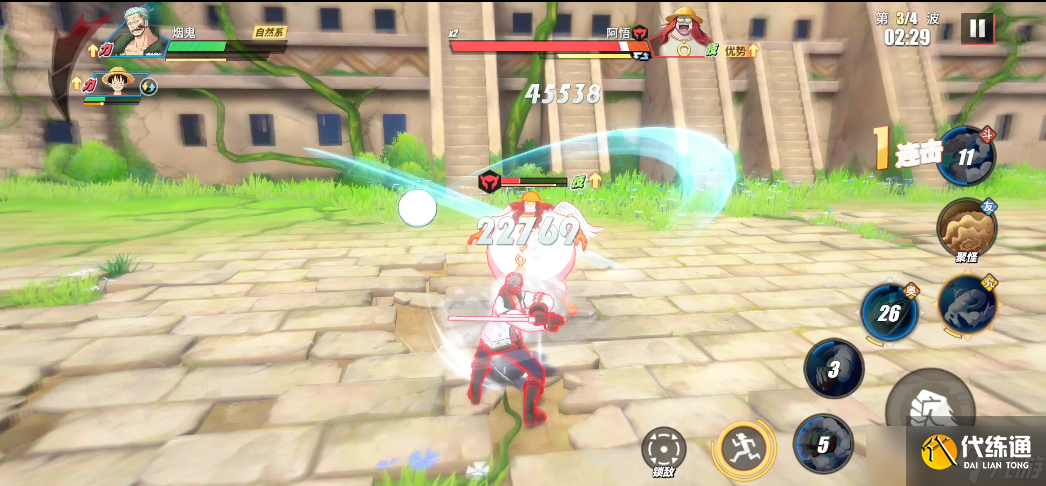The image size is (1046, 486).
Task: Pause the battle
Action: pyautogui.click(x=977, y=28)
